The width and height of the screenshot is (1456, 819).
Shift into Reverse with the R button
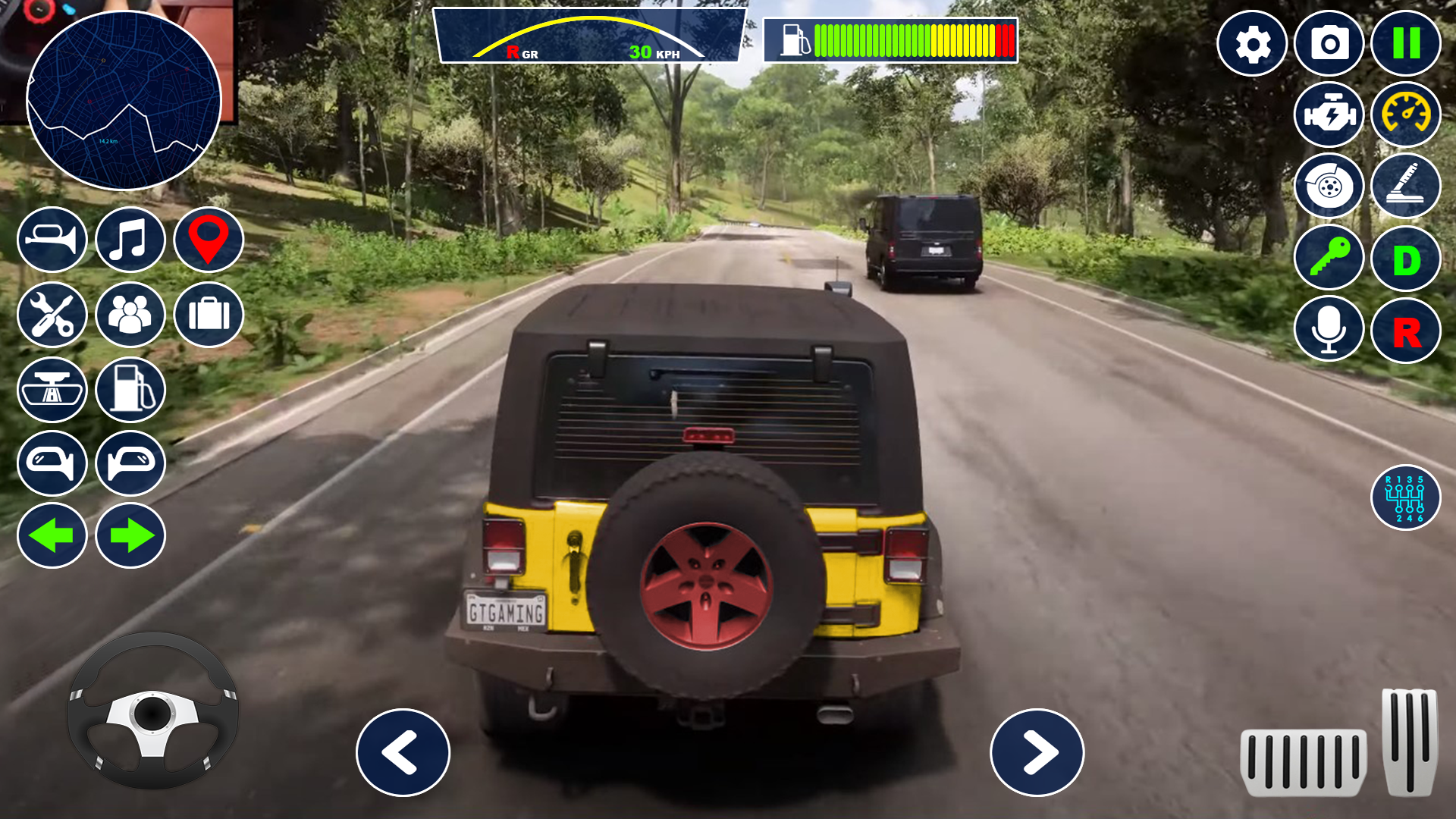[x=1407, y=328]
